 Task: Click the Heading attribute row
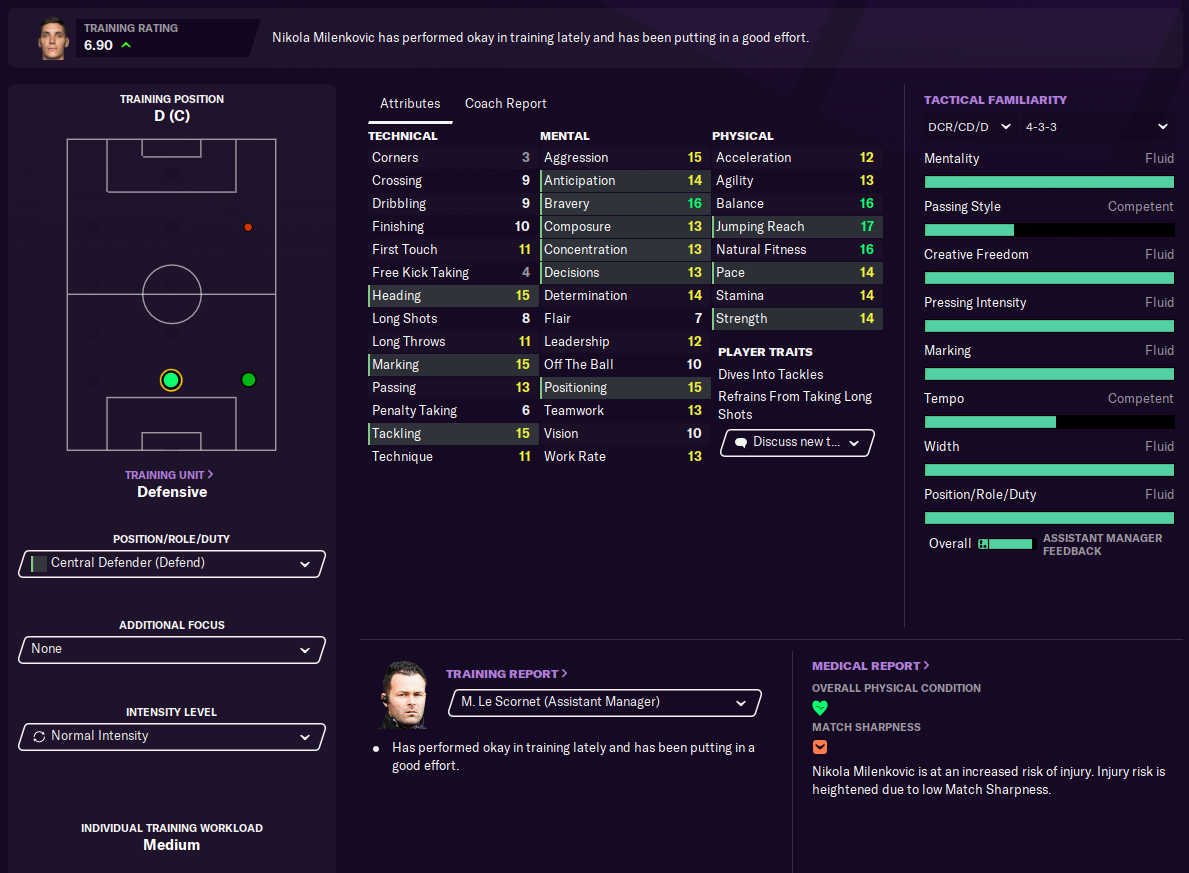[452, 296]
